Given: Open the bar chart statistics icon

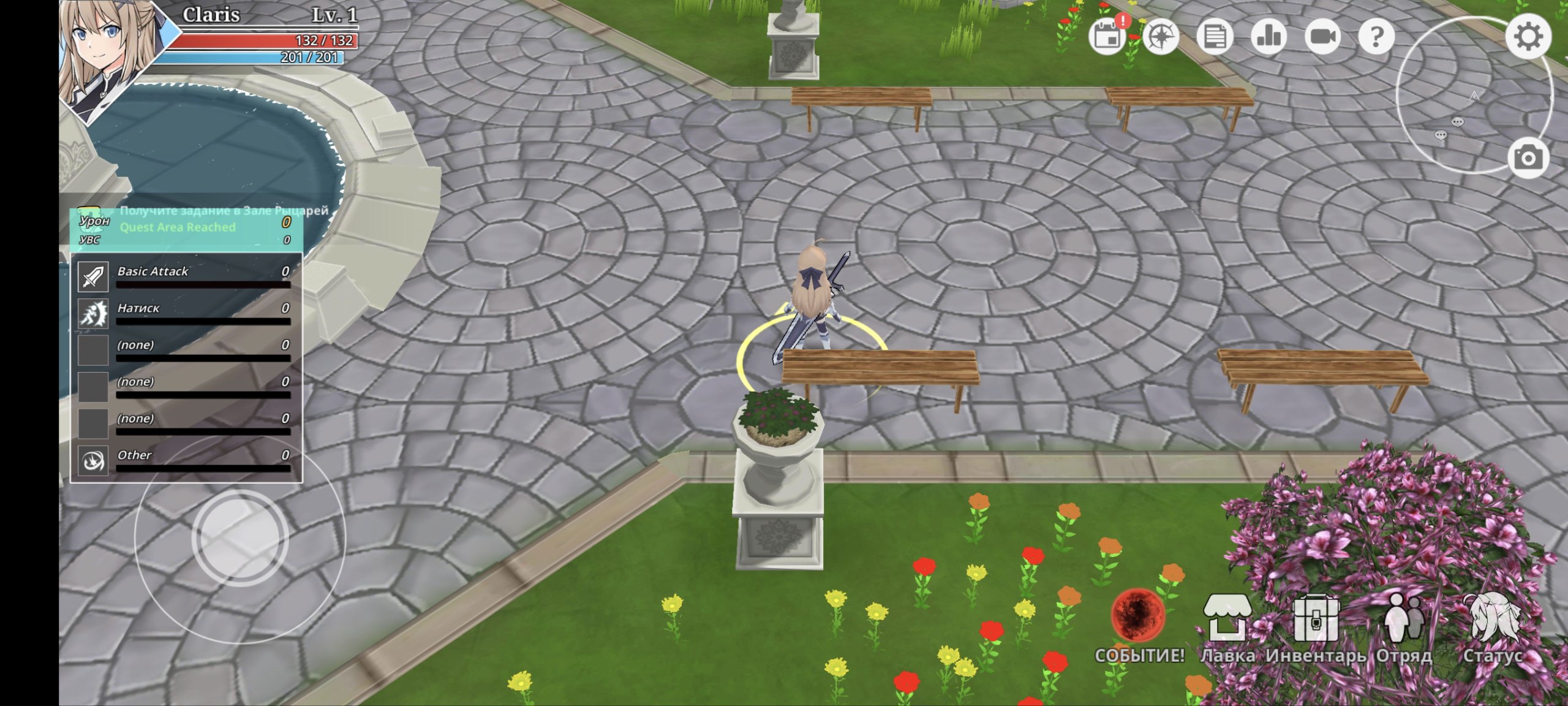Looking at the screenshot, I should [x=1268, y=37].
